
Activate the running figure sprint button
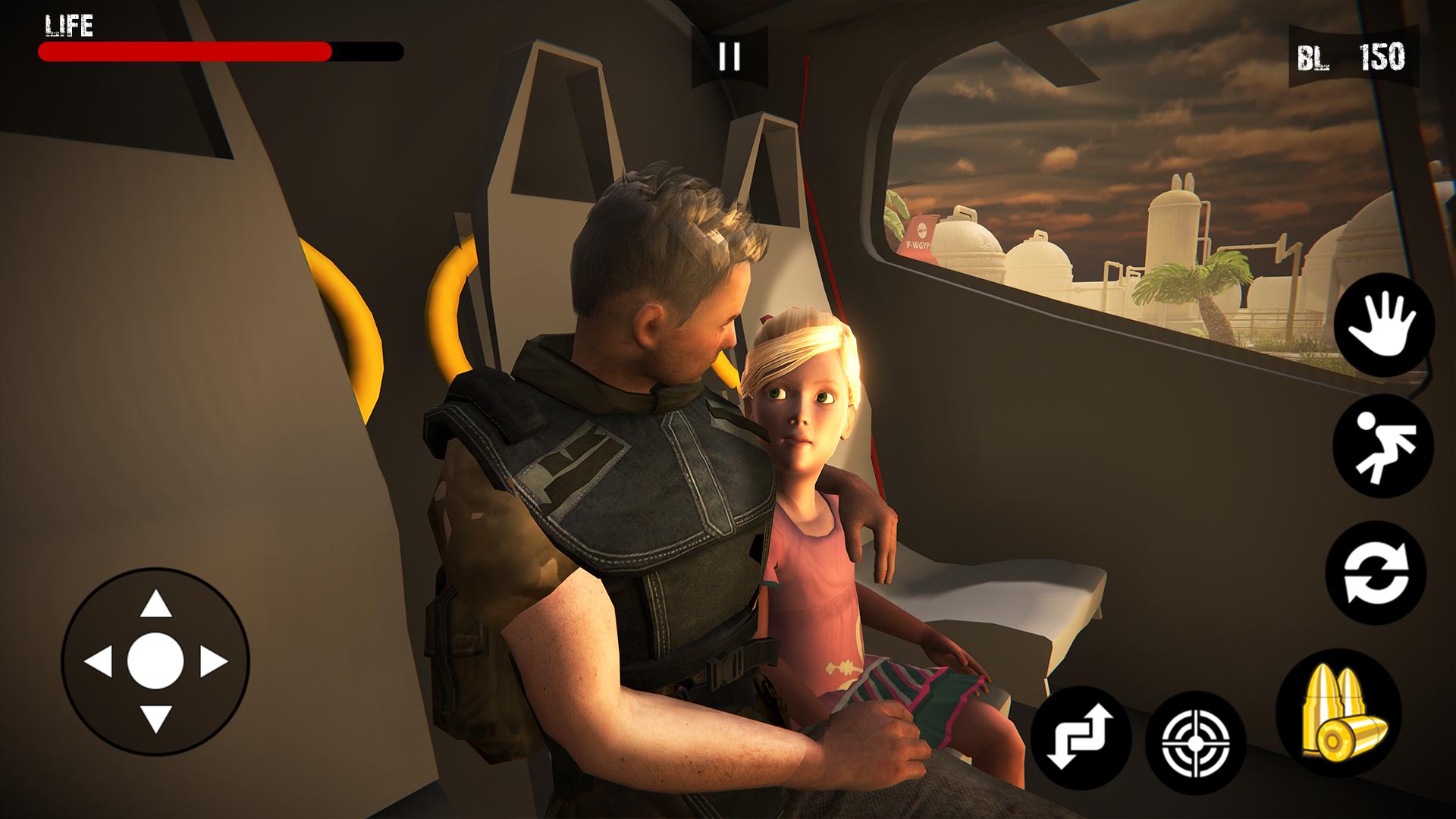click(x=1383, y=446)
